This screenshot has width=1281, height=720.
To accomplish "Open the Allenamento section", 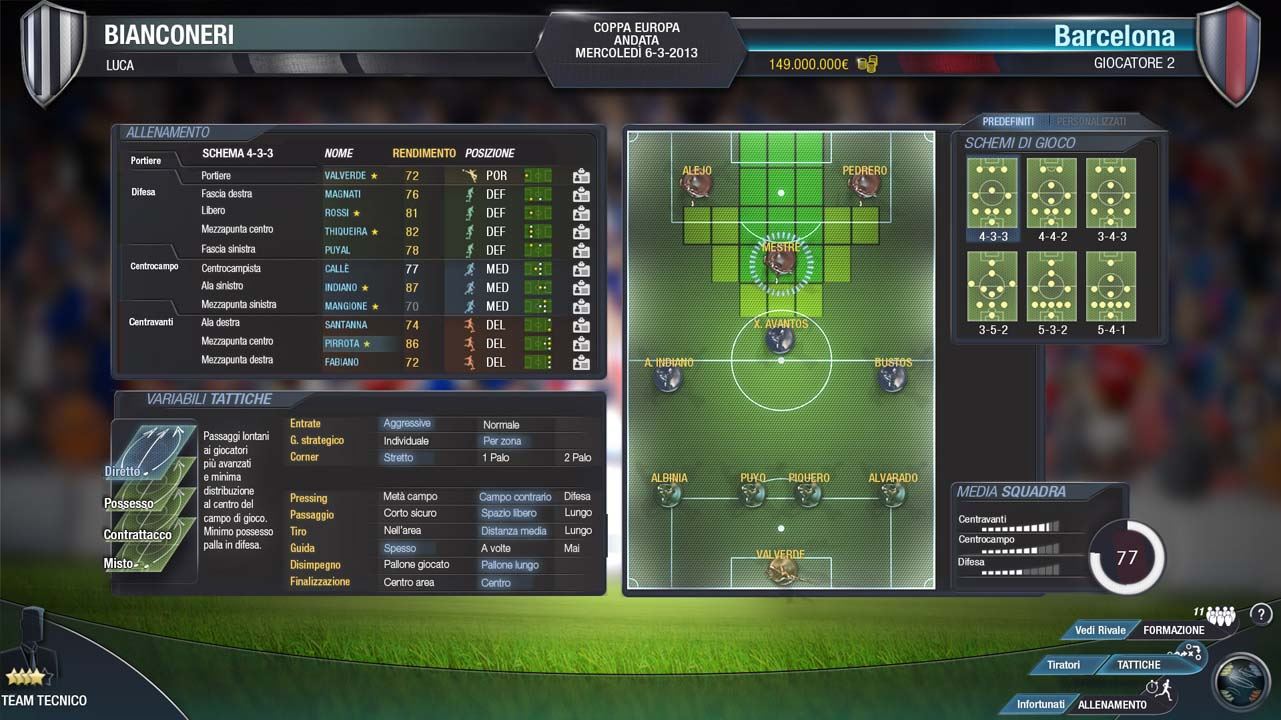I will click(x=1112, y=704).
